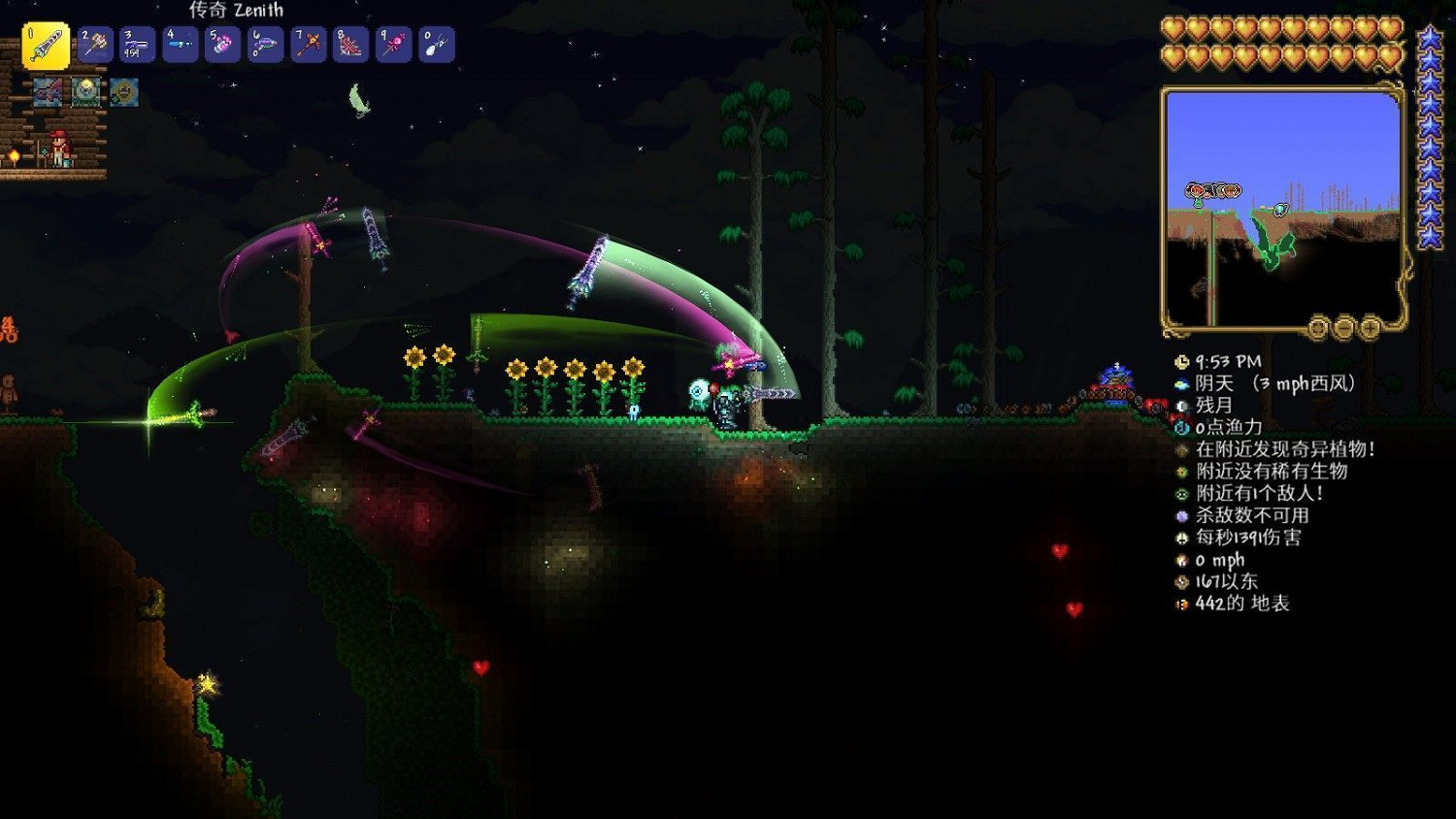
Task: Select the orange staff in hotbar slot 7
Action: pyautogui.click(x=308, y=44)
